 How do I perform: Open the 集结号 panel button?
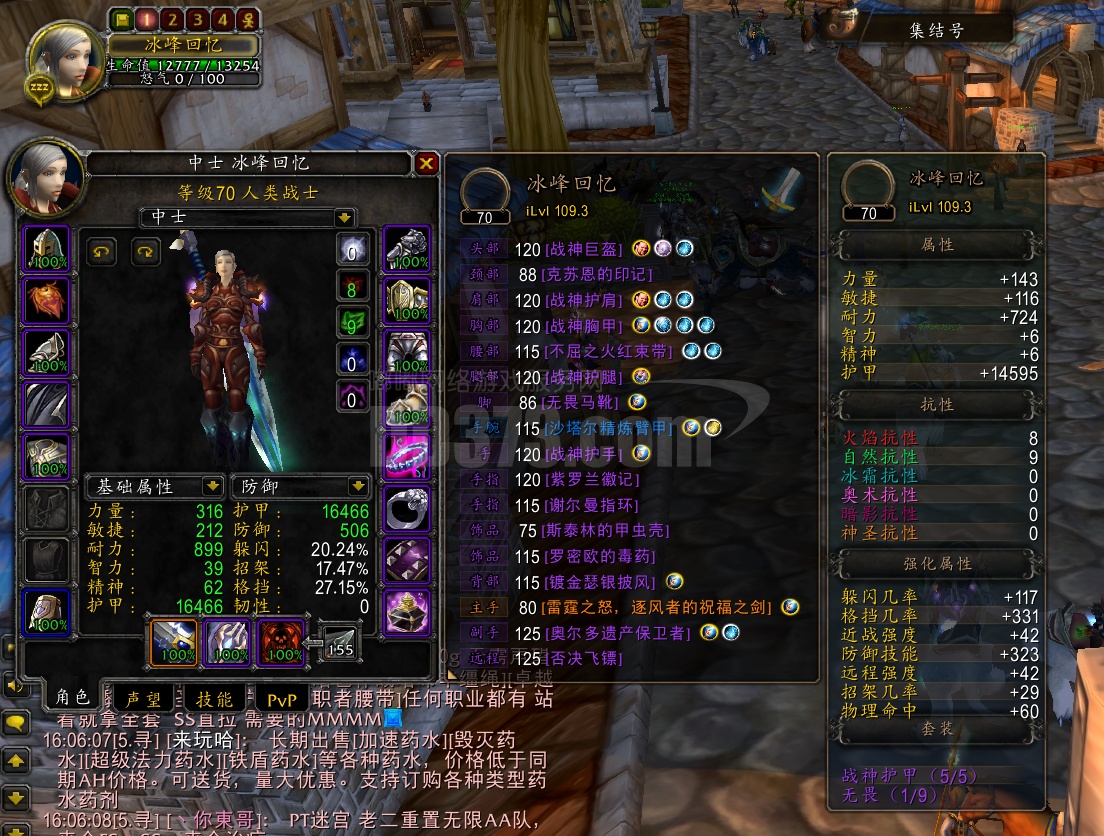[936, 31]
